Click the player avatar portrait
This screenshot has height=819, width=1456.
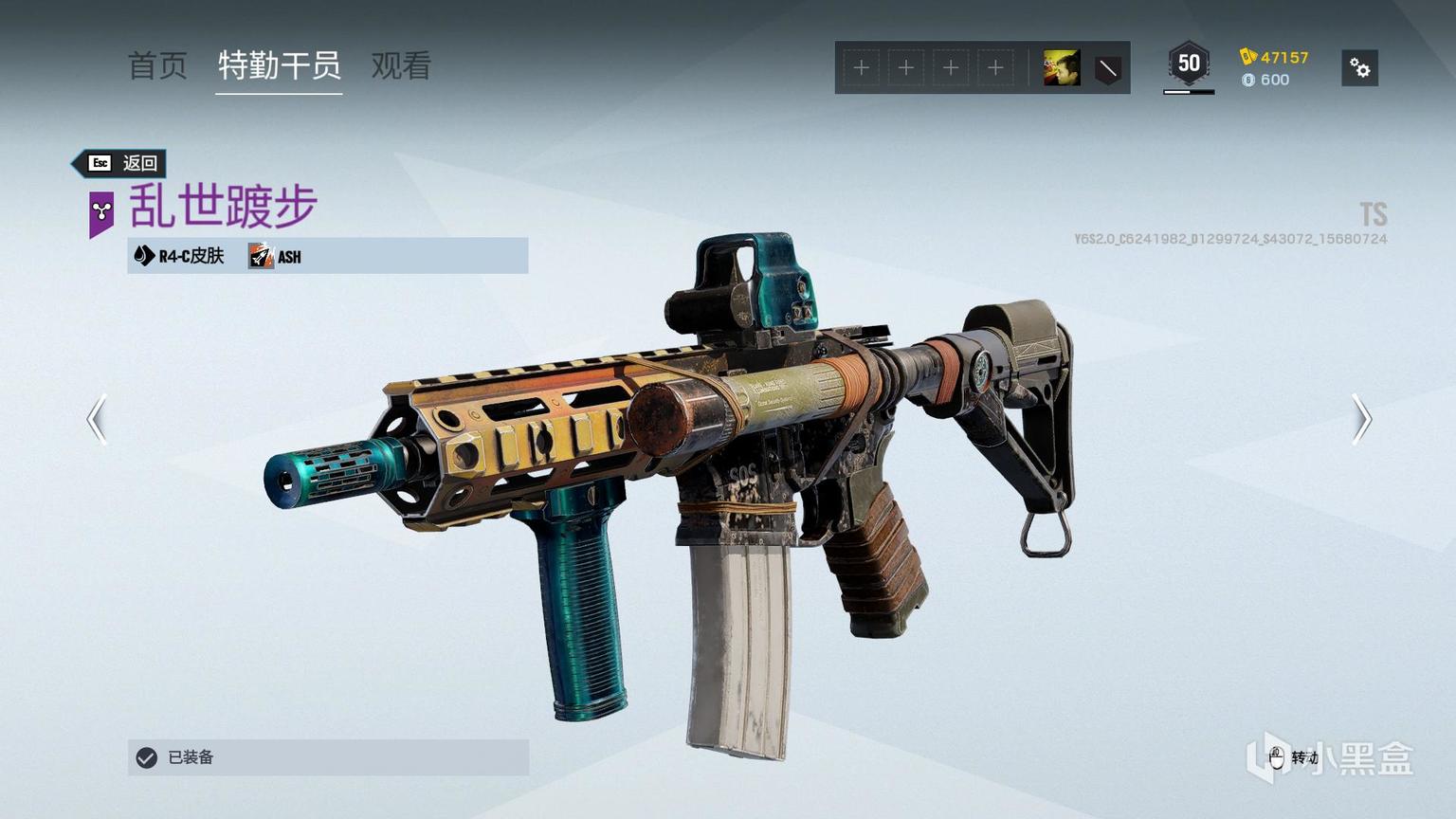coord(1061,68)
